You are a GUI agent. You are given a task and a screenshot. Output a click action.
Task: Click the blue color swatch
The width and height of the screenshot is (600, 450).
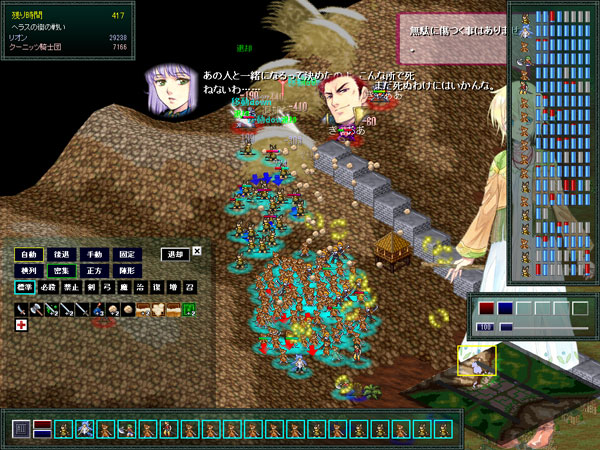(x=505, y=308)
